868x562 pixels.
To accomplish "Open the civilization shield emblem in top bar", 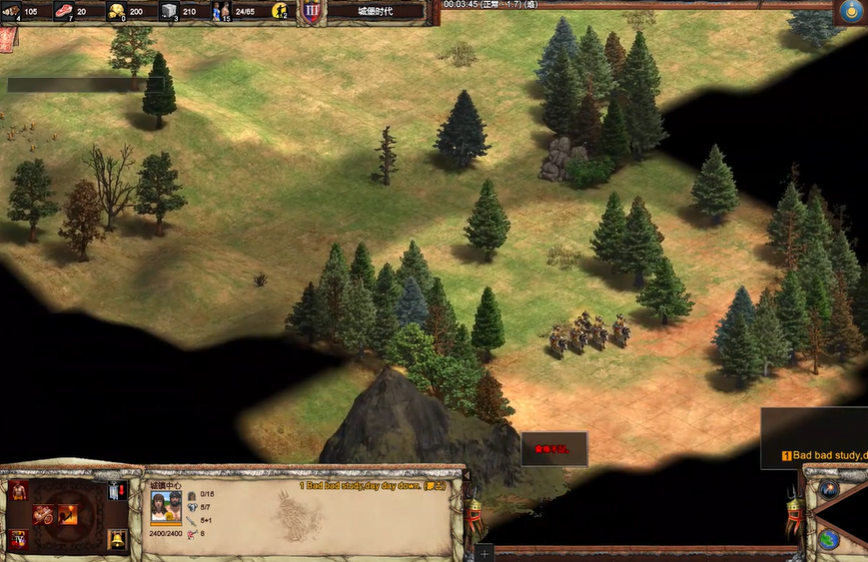I will (312, 11).
